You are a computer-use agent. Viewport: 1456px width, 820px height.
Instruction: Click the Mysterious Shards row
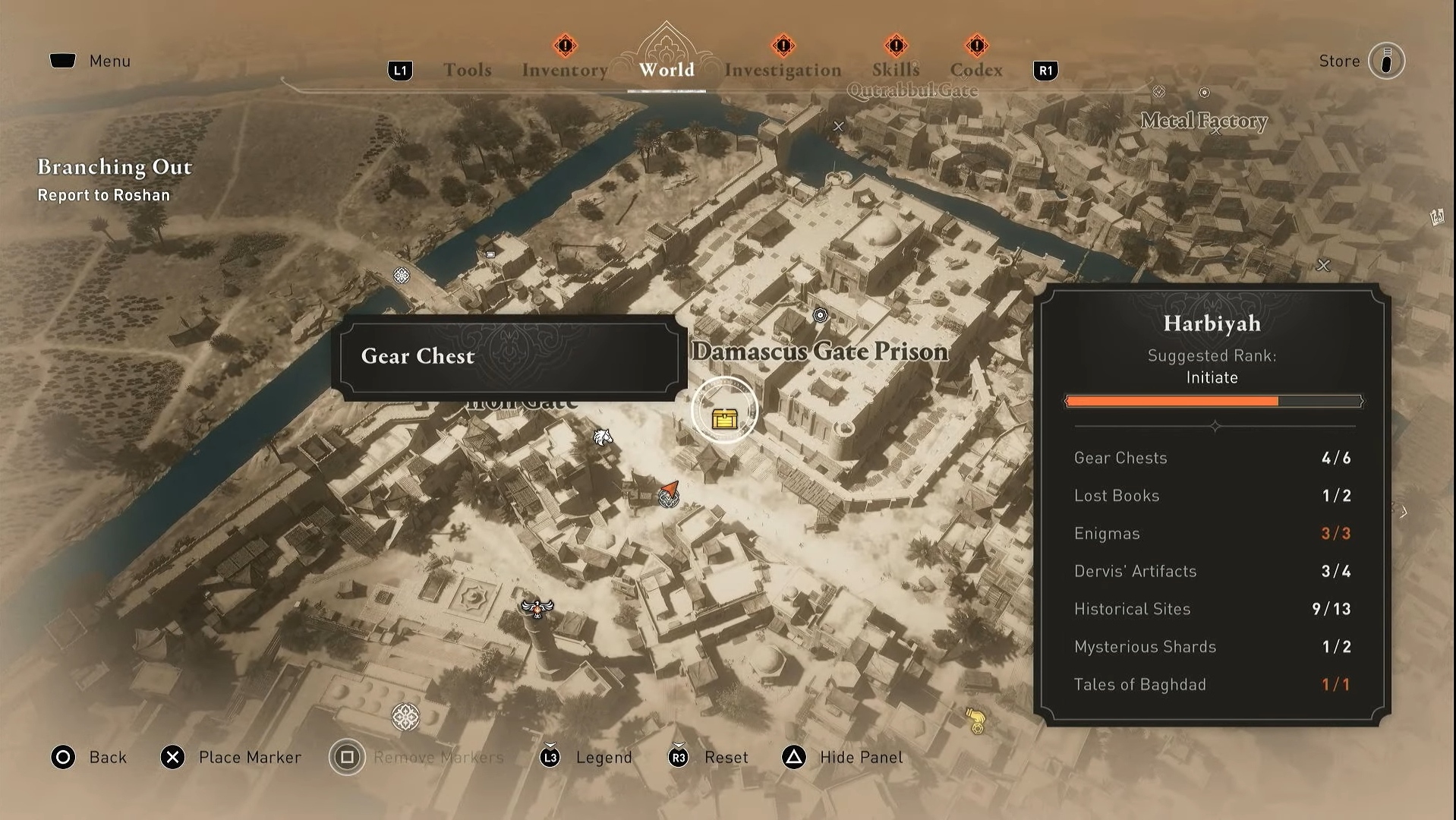[1212, 647]
